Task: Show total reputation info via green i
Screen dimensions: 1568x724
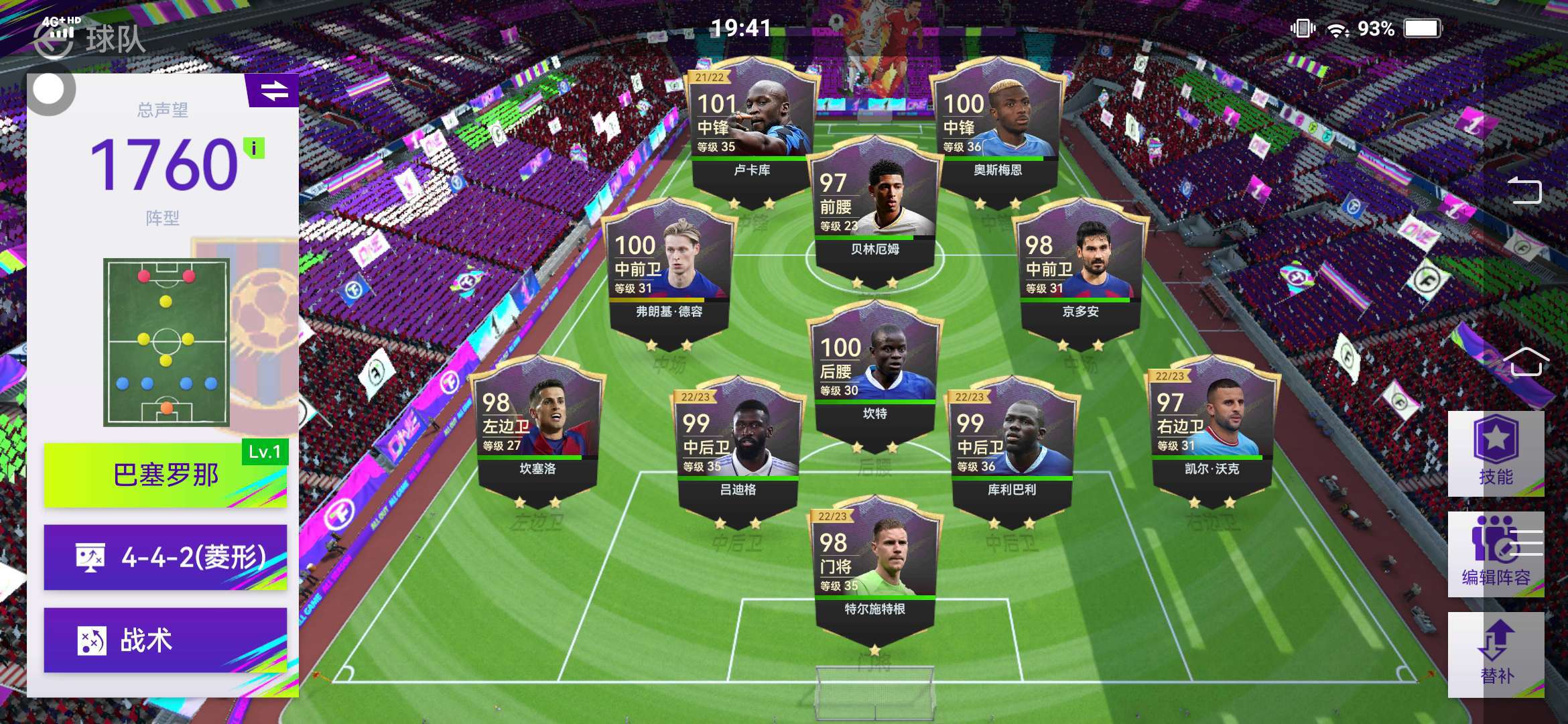Action: pyautogui.click(x=254, y=148)
